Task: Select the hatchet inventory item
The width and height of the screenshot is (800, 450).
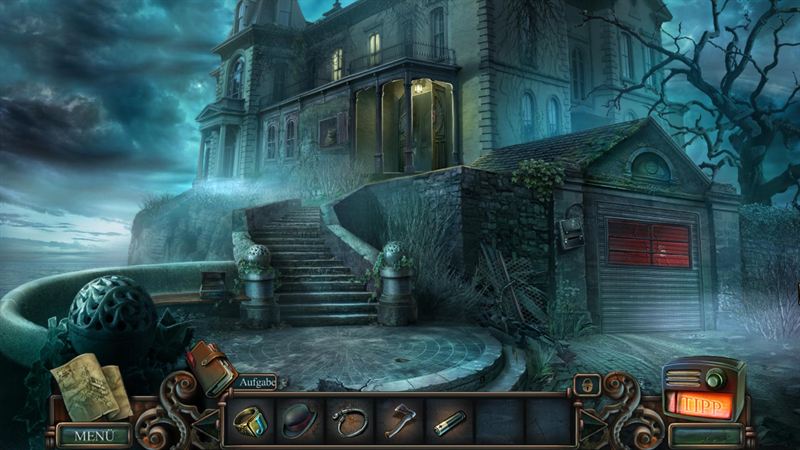Action: click(x=399, y=421)
